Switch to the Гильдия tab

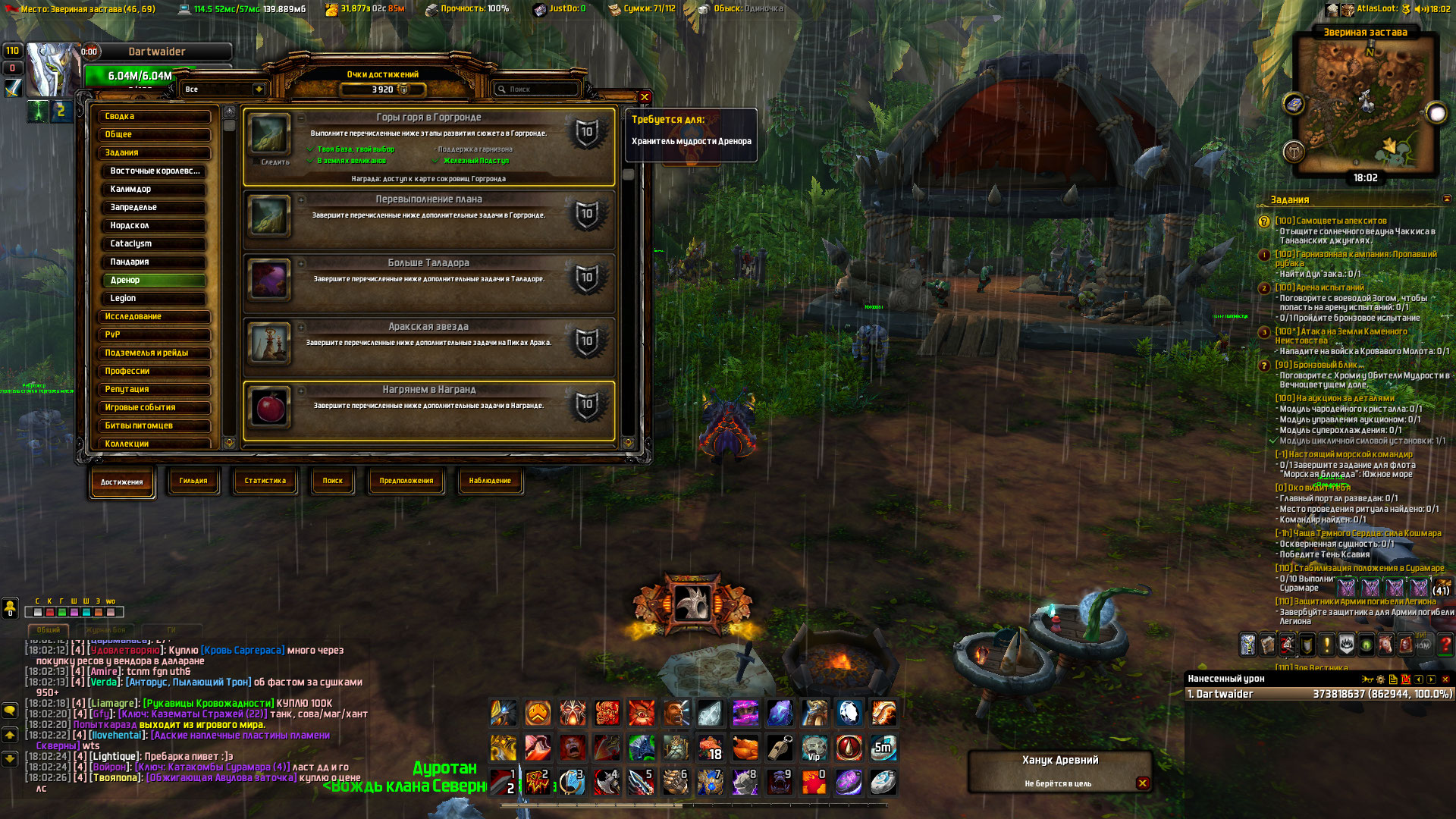pos(193,481)
